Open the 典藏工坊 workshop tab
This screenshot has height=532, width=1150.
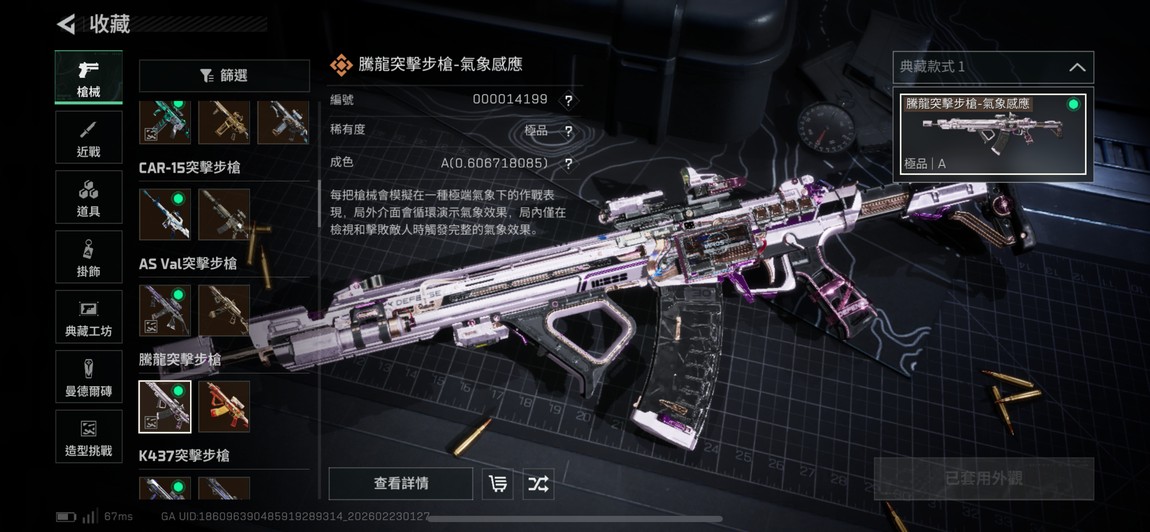coord(89,317)
